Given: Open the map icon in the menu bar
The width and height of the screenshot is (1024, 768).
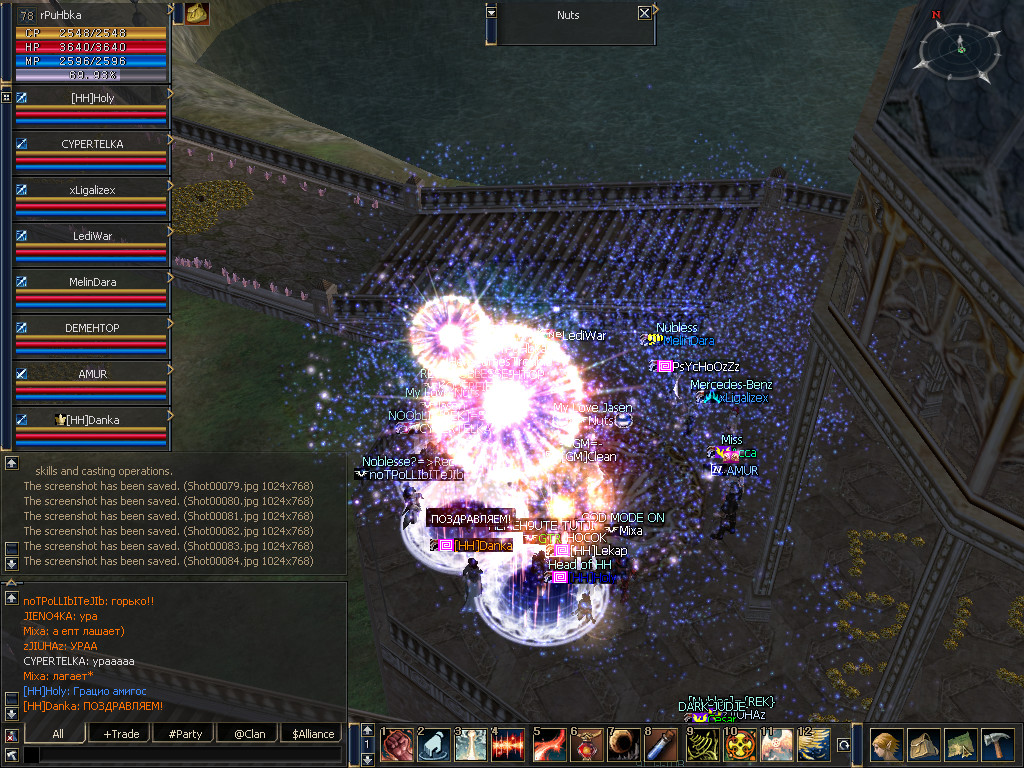Looking at the screenshot, I should pos(962,746).
